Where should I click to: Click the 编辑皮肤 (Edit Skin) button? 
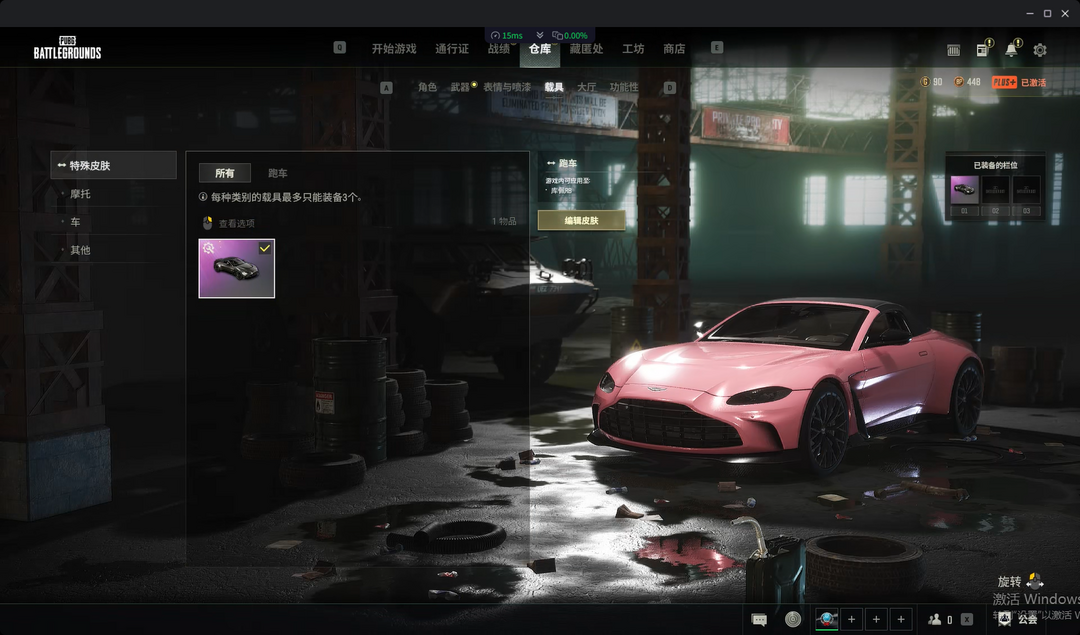(581, 220)
